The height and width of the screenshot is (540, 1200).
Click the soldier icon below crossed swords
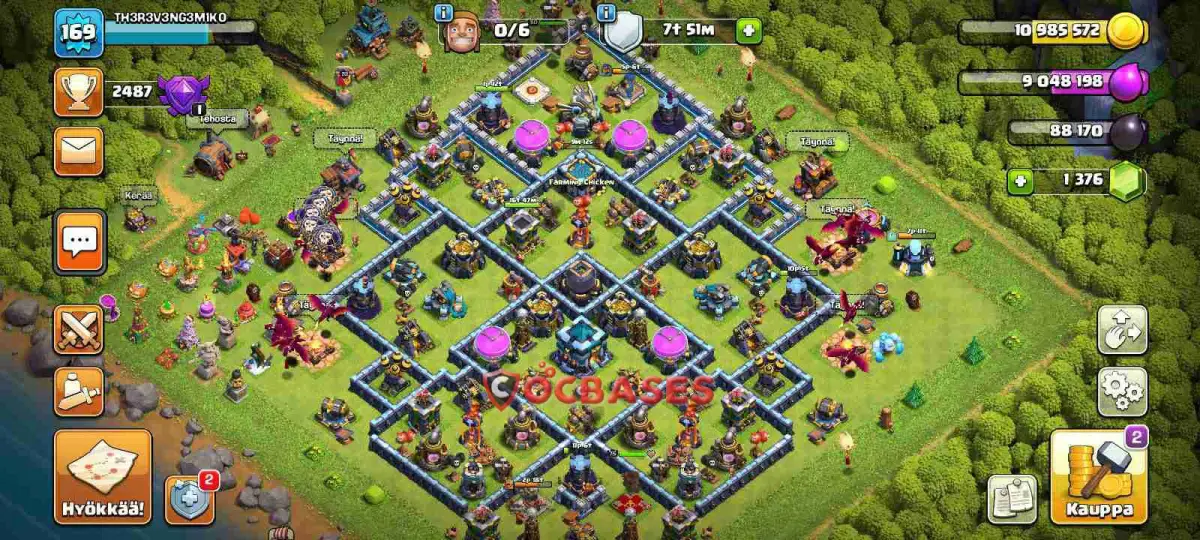point(78,391)
